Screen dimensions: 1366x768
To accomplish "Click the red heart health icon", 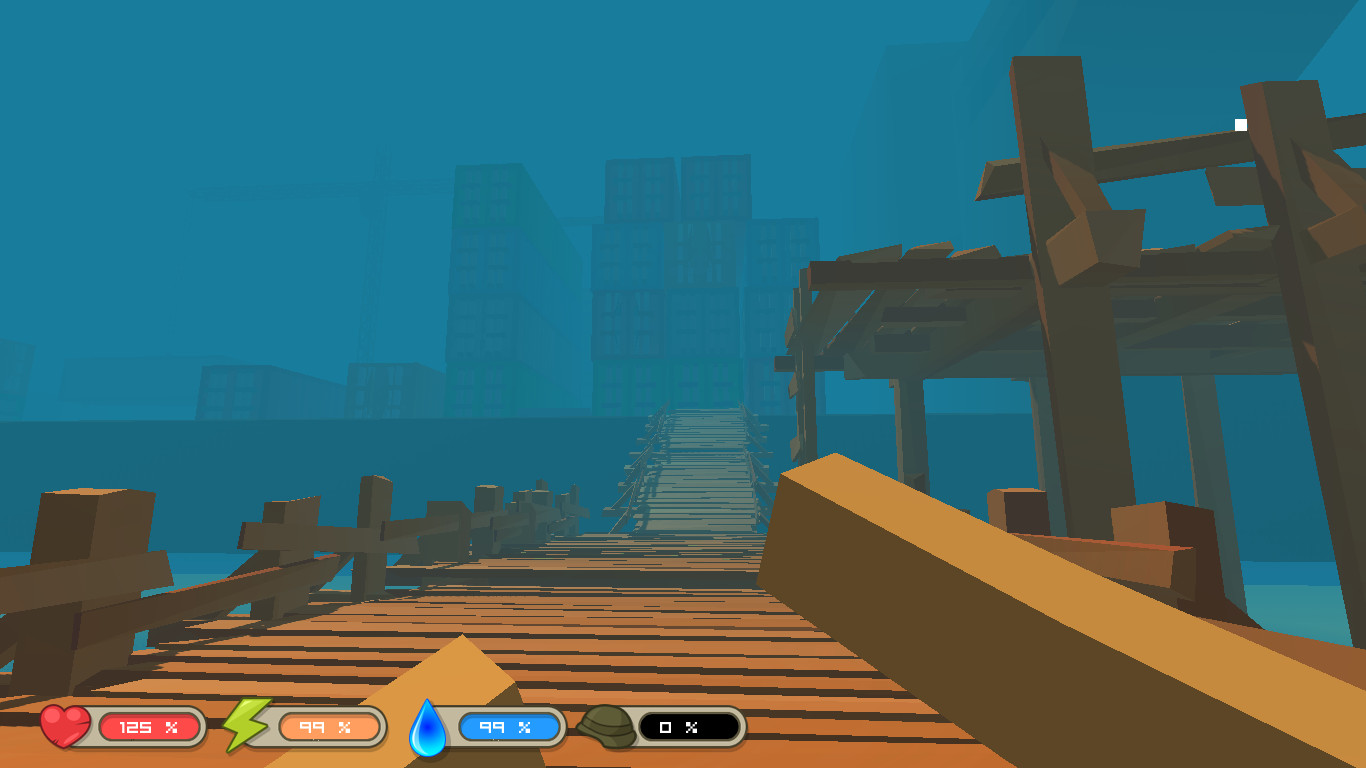I will click(x=62, y=727).
